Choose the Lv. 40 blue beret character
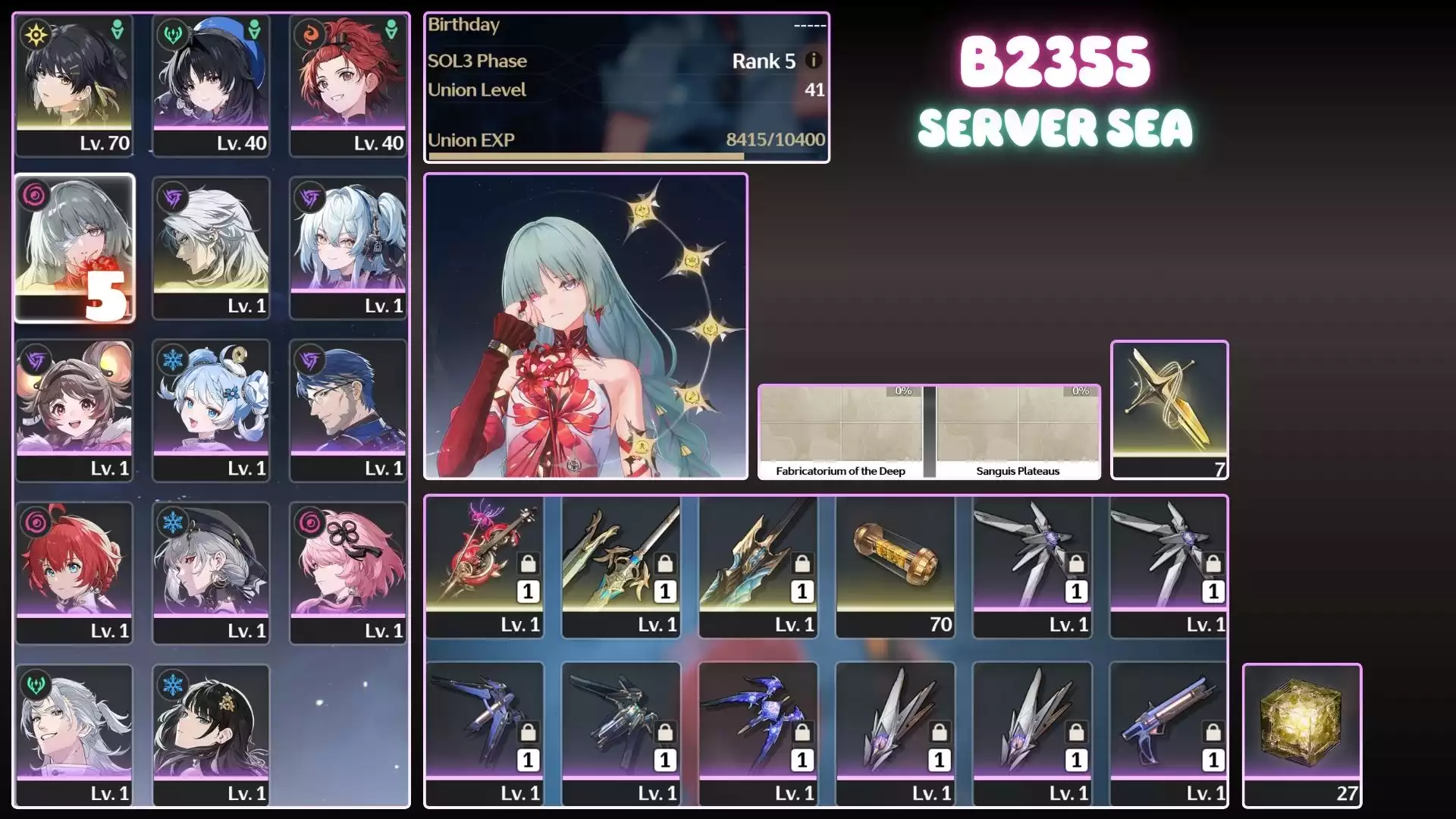 point(211,85)
